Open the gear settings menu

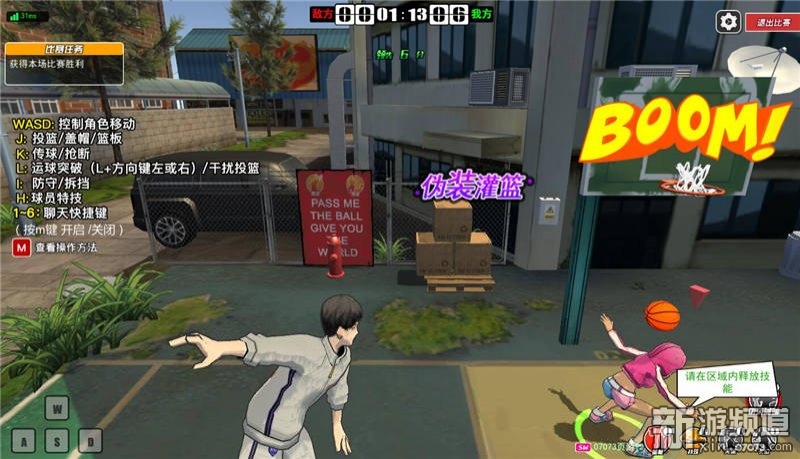[730, 21]
